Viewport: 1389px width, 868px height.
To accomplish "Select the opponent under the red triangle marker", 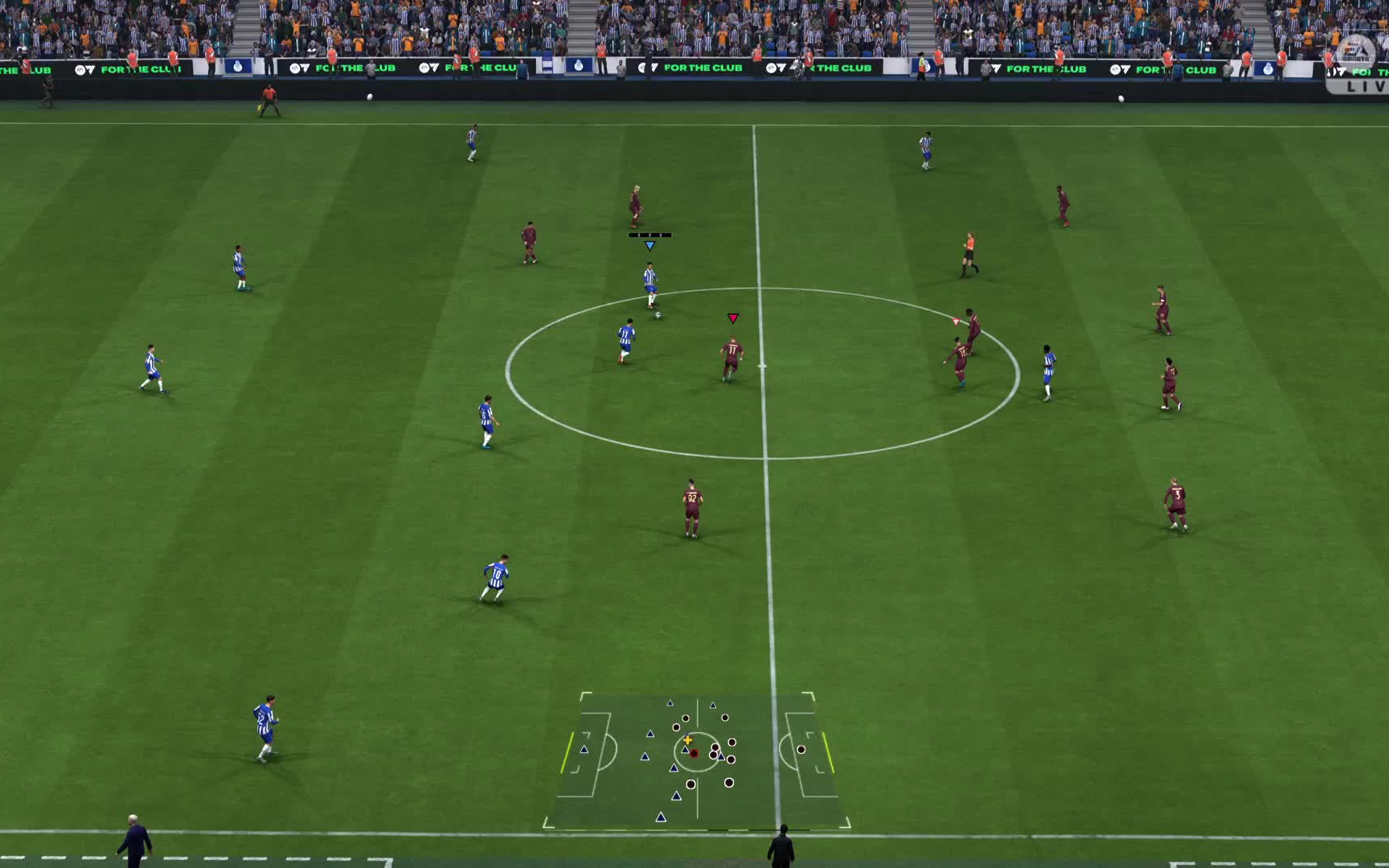I will coord(731,358).
